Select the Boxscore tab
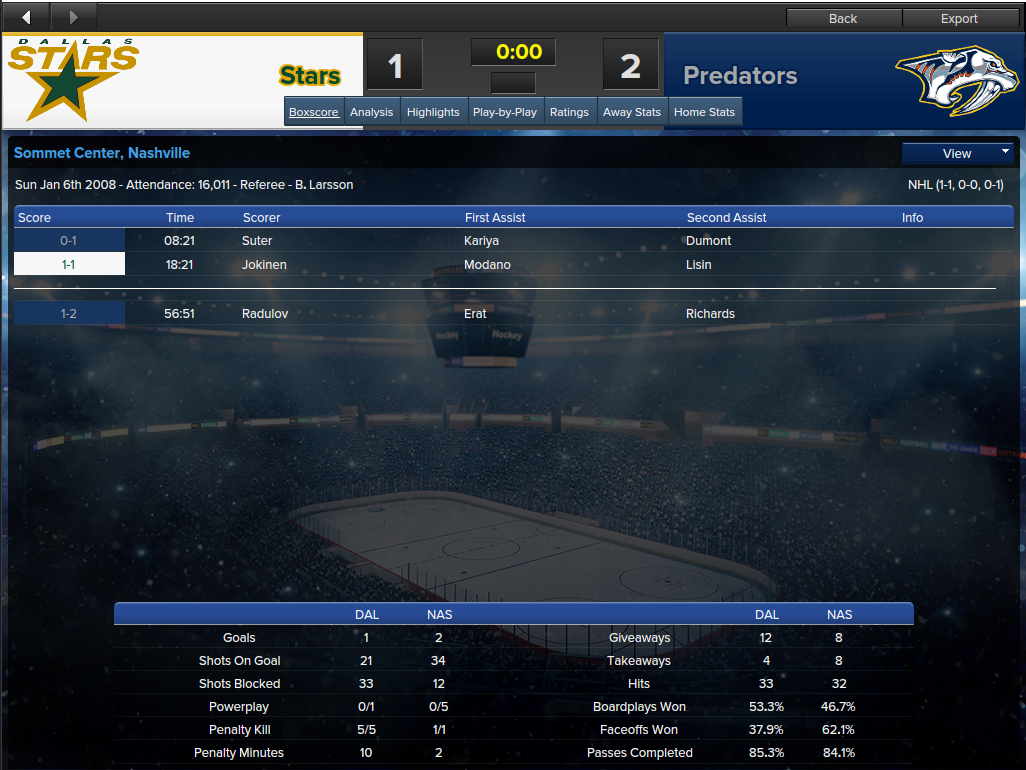 (314, 112)
